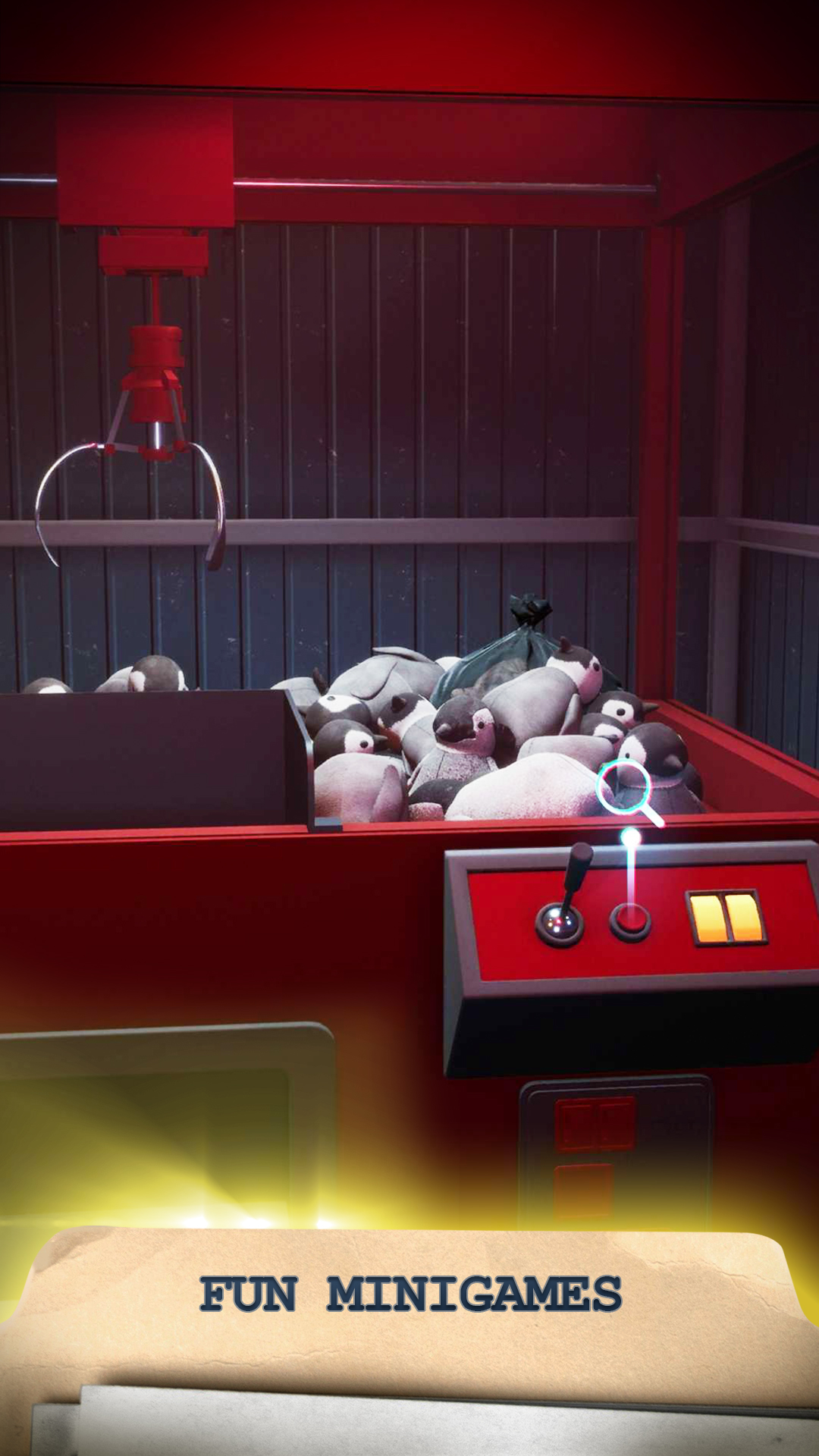819x1456 pixels.
Task: Push the round red claw button
Action: click(x=629, y=921)
